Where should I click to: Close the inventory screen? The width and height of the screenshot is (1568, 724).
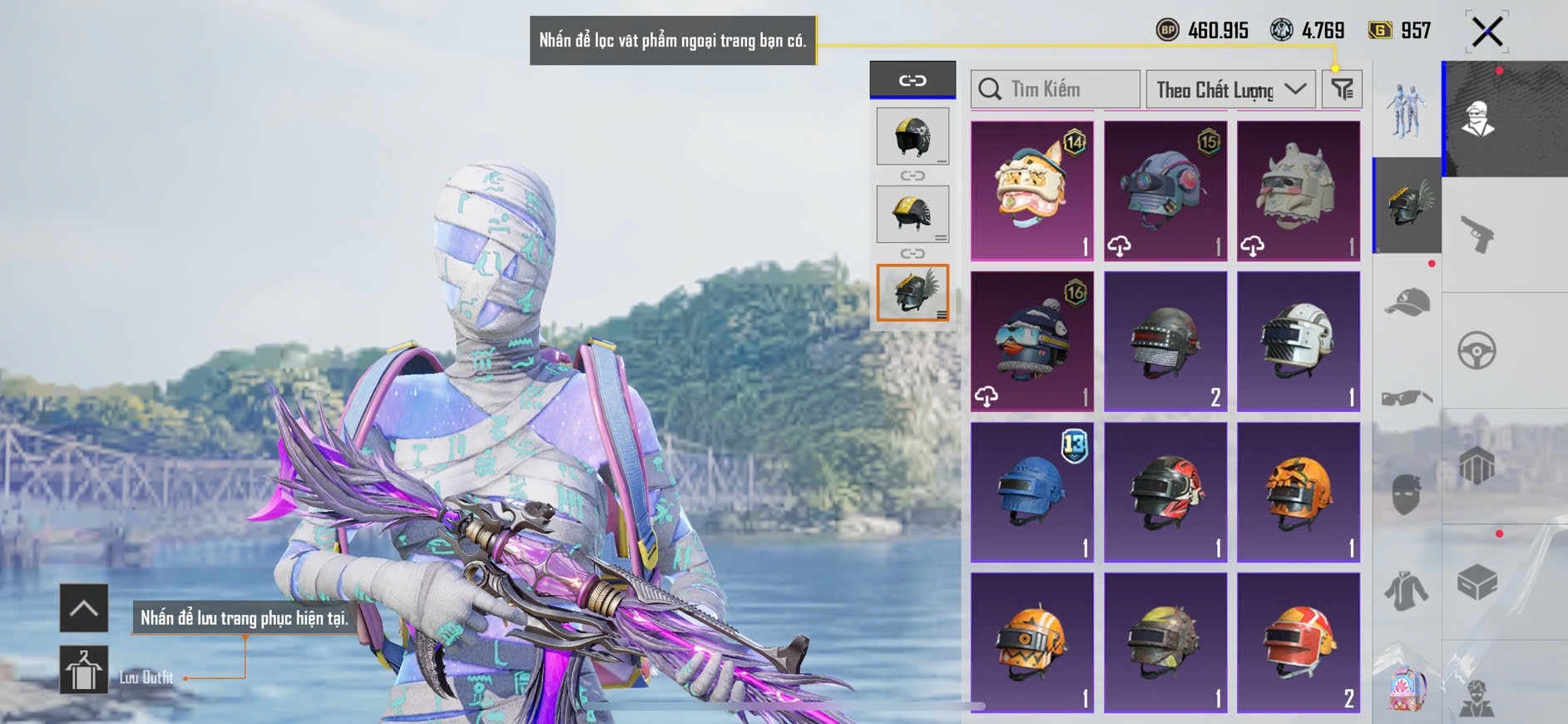[x=1486, y=32]
